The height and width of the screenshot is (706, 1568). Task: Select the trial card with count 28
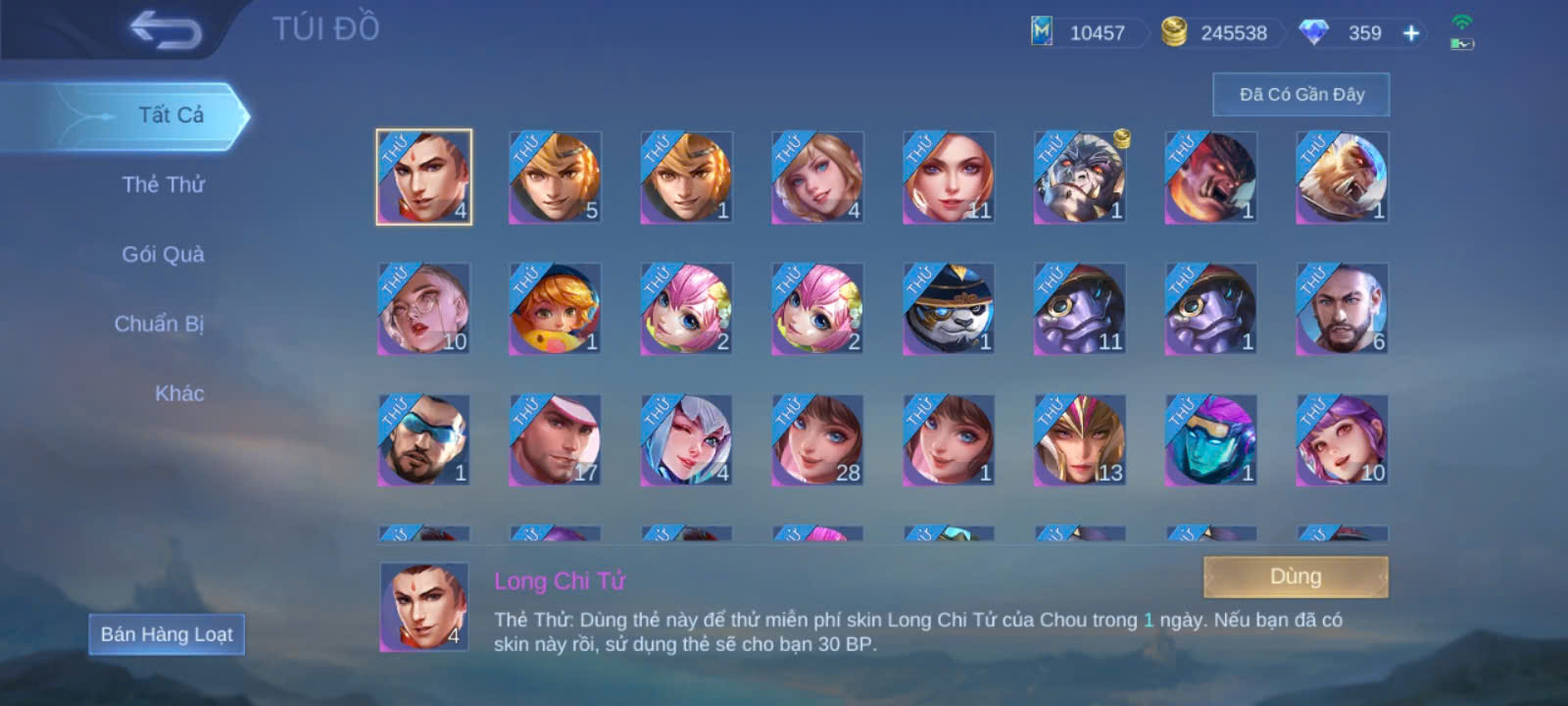coord(816,440)
